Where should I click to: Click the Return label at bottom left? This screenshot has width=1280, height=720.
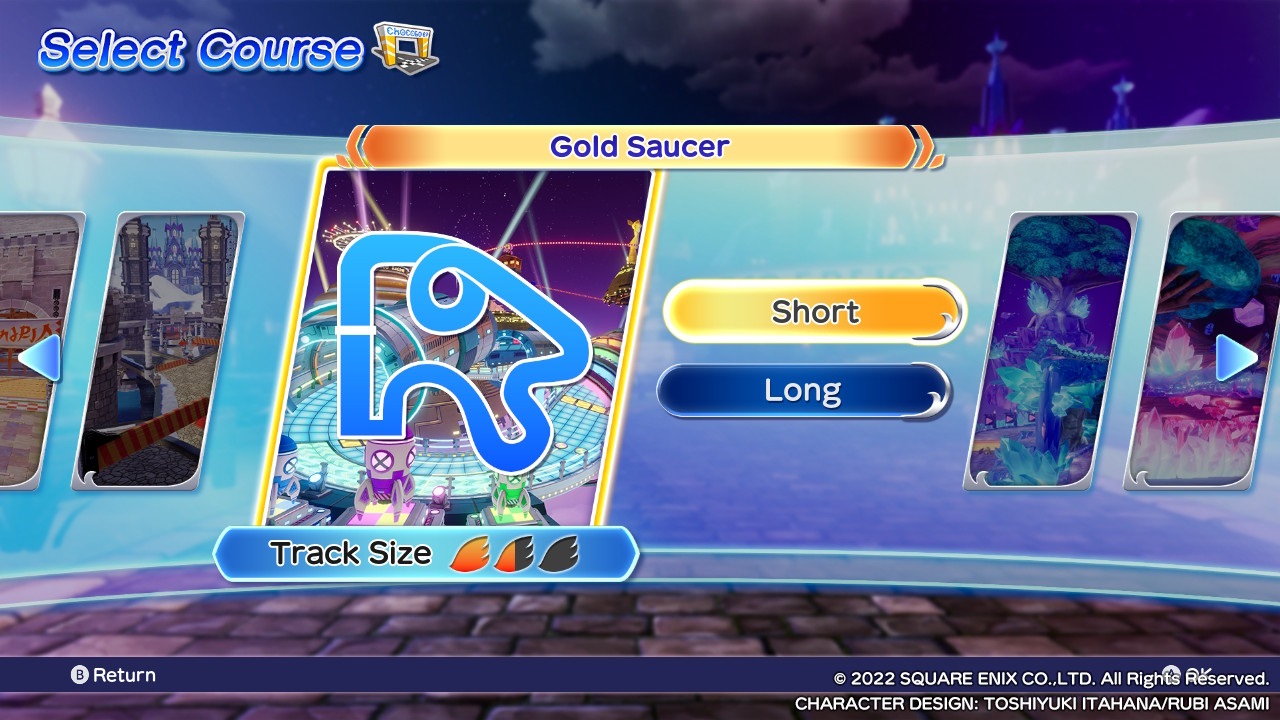(126, 675)
